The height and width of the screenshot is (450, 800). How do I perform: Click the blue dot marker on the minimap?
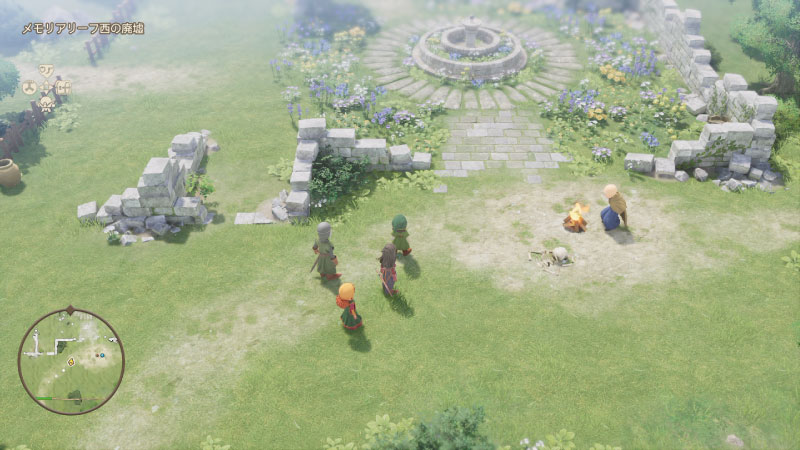click(104, 354)
